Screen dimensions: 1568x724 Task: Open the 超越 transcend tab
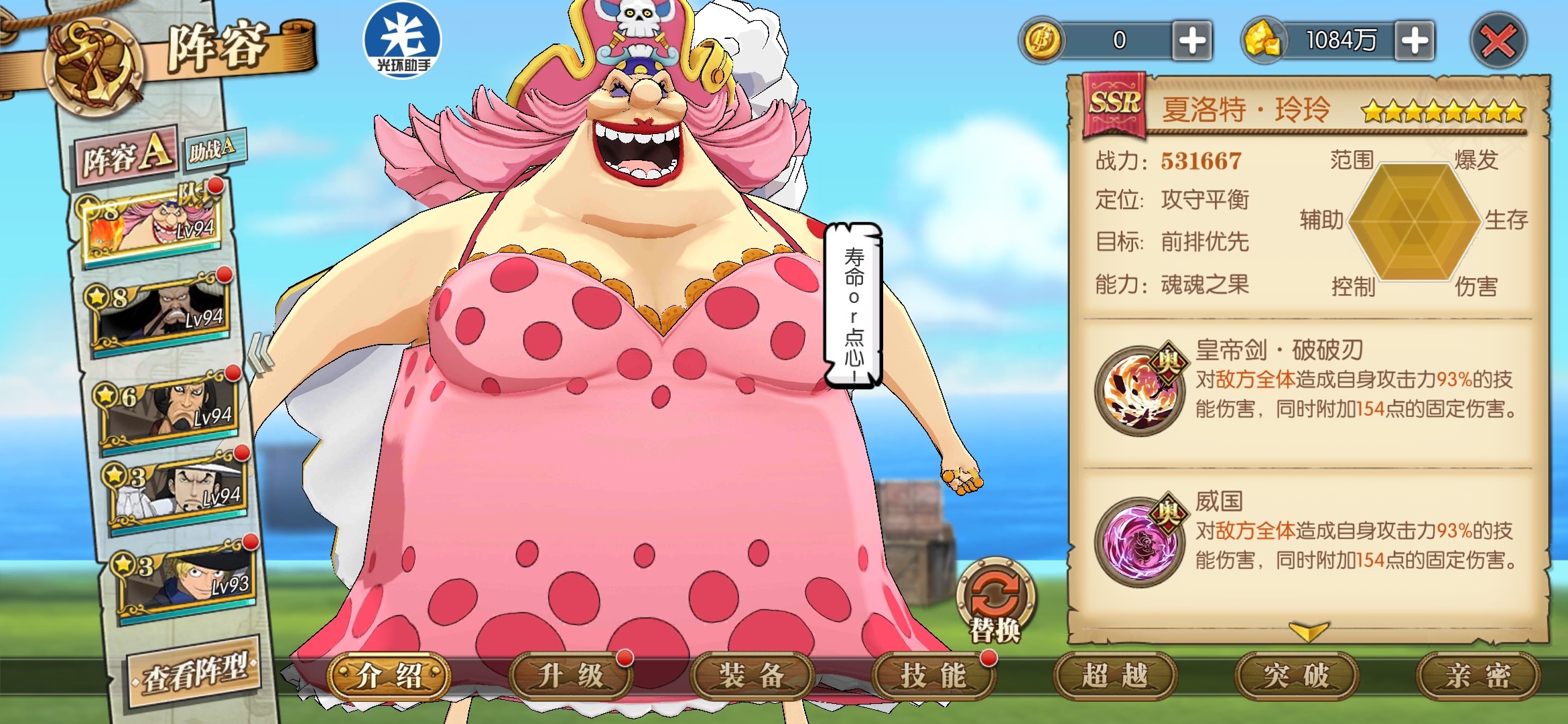pyautogui.click(x=1115, y=676)
